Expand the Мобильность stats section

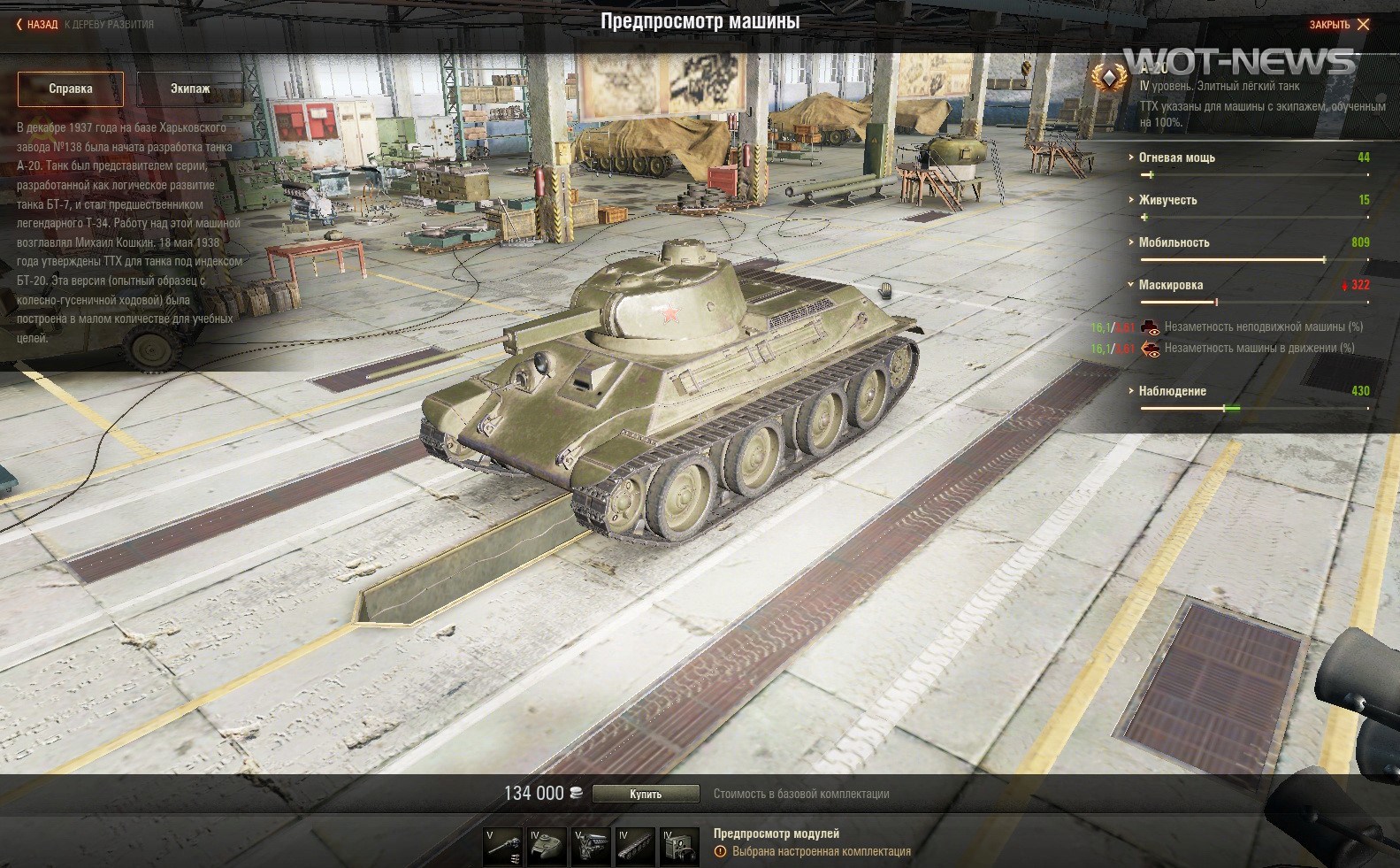[x=1174, y=242]
